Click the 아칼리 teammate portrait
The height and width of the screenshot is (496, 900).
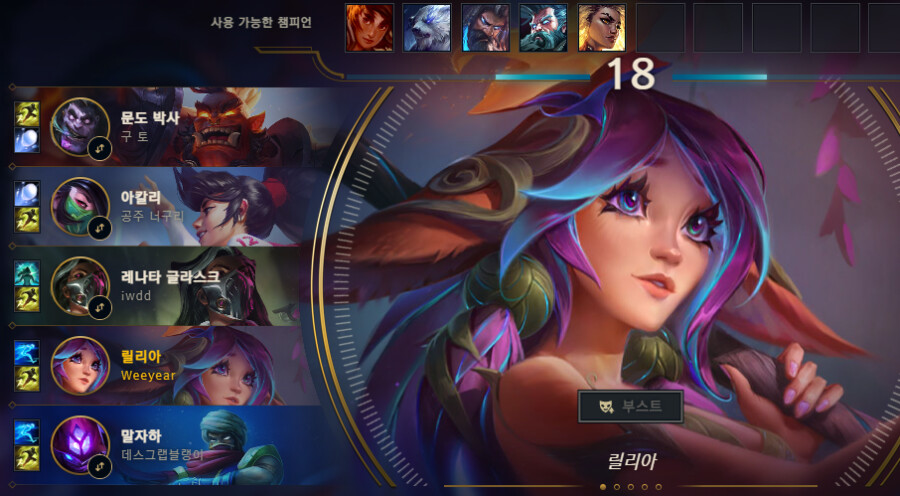pyautogui.click(x=78, y=205)
